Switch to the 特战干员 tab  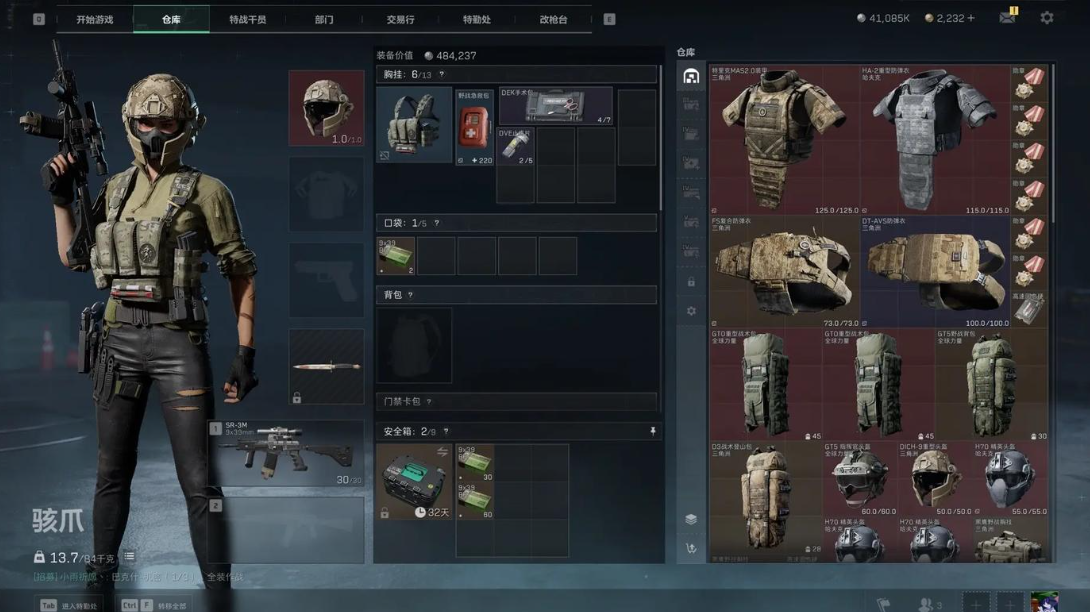point(247,19)
